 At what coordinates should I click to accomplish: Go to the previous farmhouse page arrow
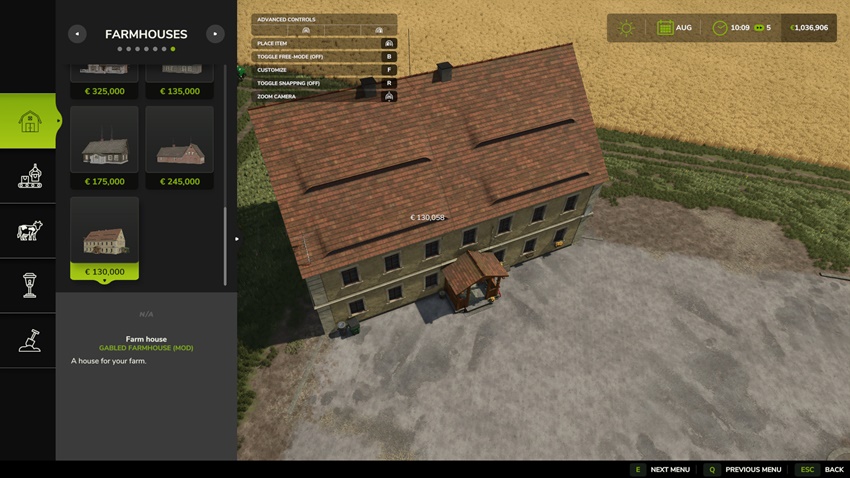(x=77, y=34)
